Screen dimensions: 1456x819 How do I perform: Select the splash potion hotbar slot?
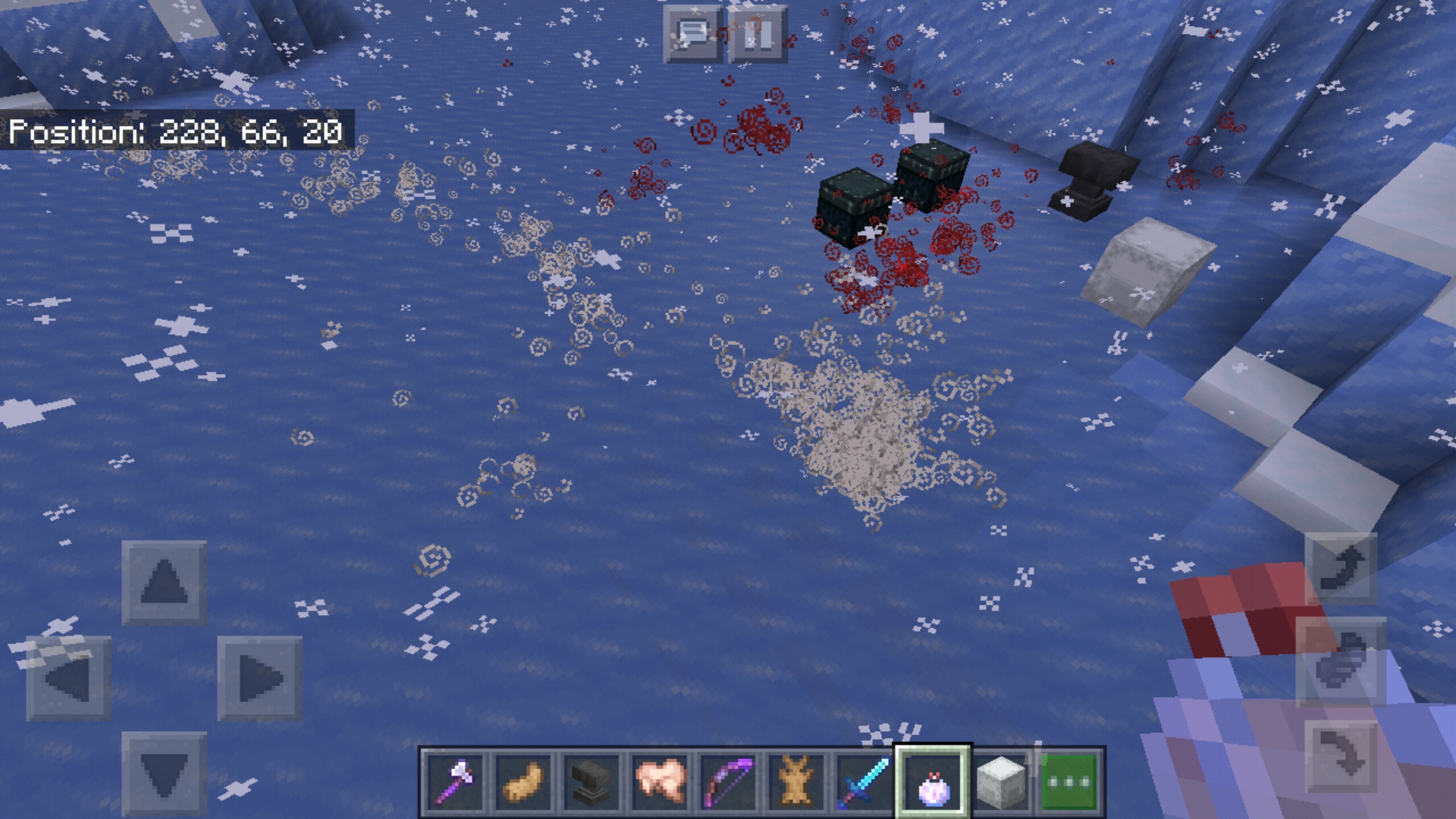point(933,782)
